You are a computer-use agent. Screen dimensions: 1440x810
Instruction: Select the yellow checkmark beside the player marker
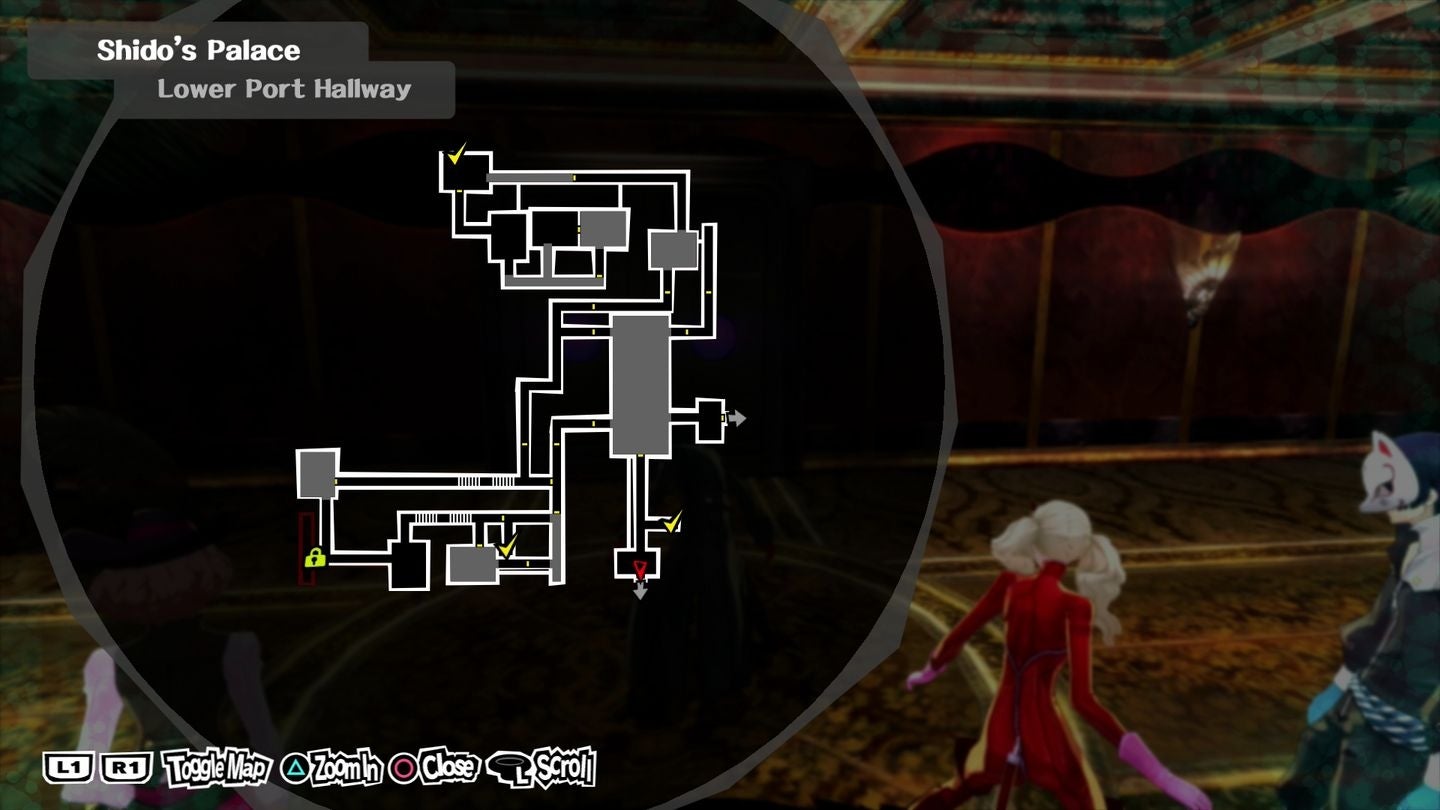(x=672, y=522)
